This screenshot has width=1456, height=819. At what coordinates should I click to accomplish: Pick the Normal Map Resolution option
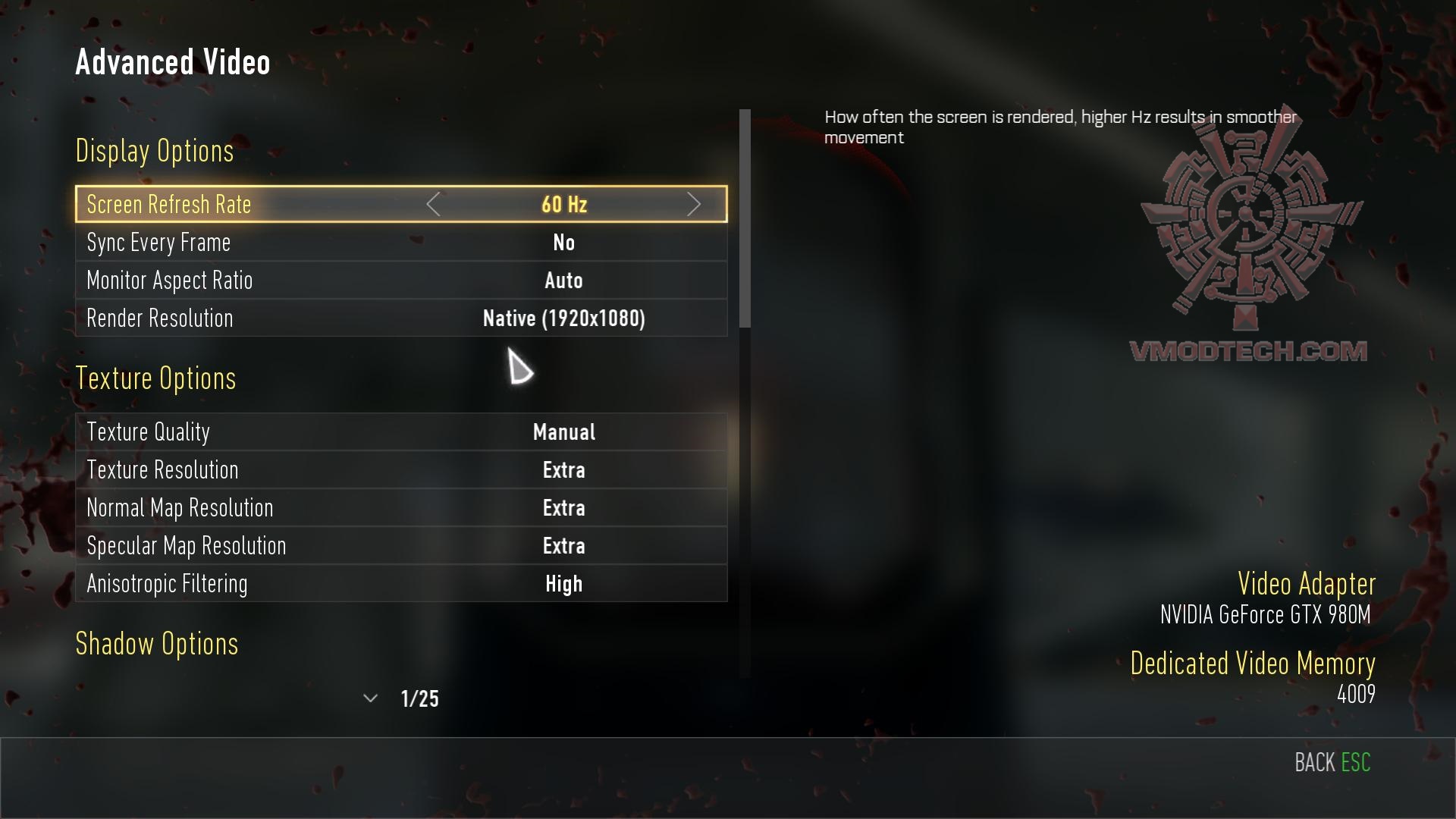[x=400, y=508]
